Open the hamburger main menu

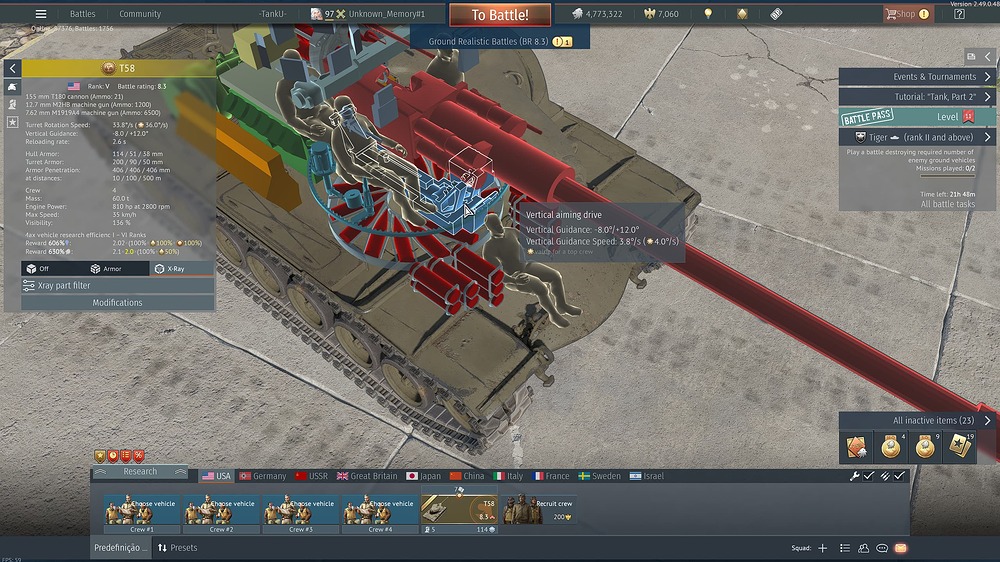click(x=41, y=14)
